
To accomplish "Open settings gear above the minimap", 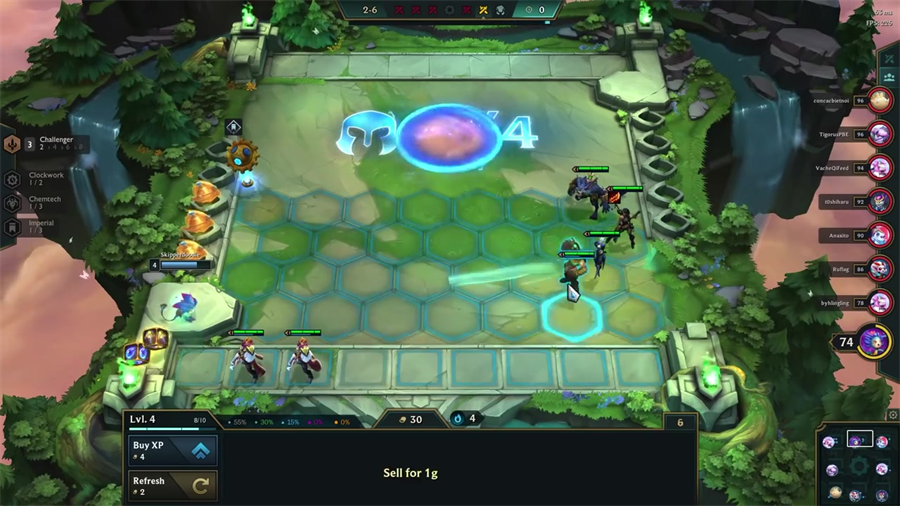I will pos(892,415).
